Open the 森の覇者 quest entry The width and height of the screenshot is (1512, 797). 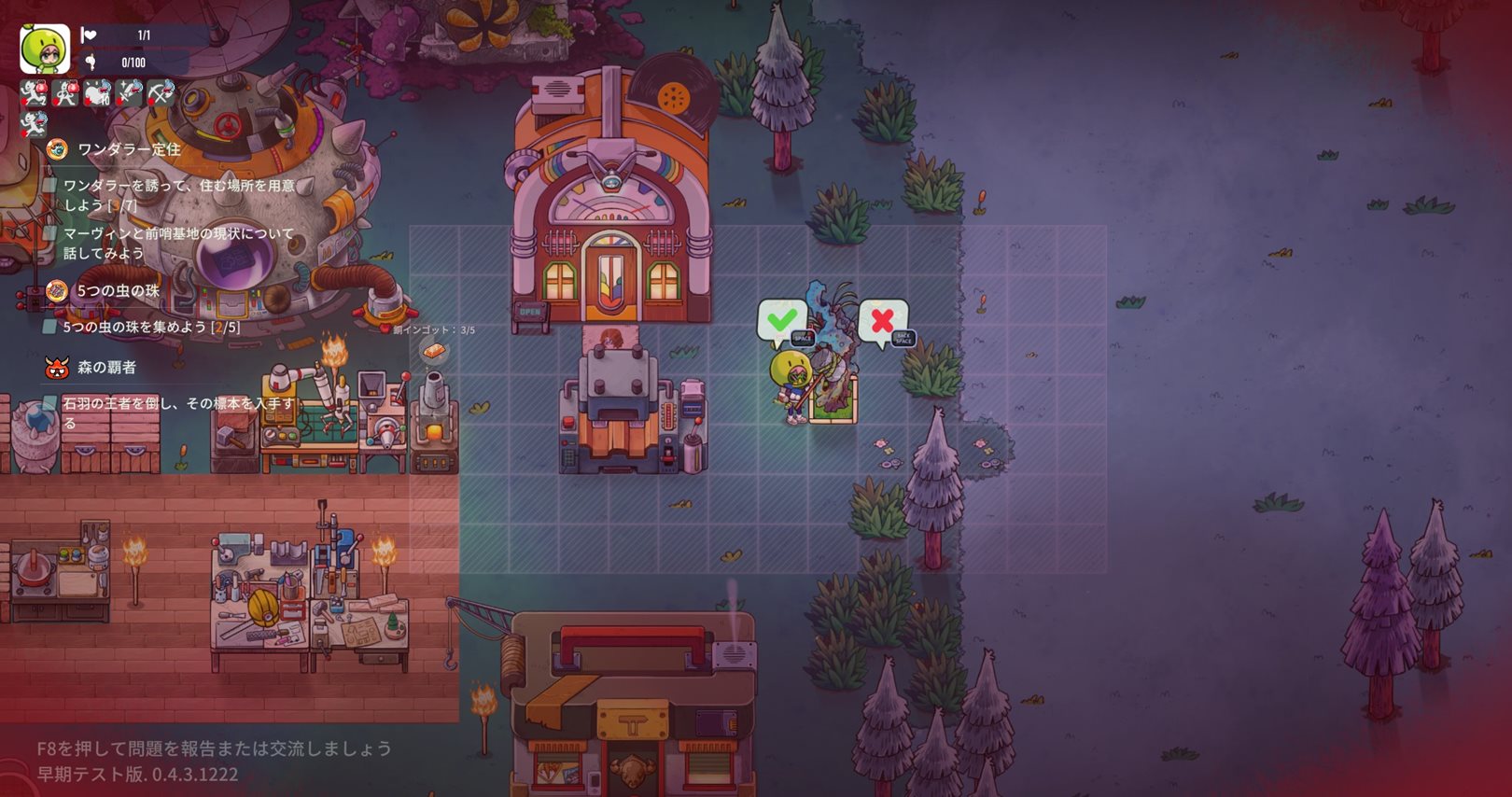106,368
